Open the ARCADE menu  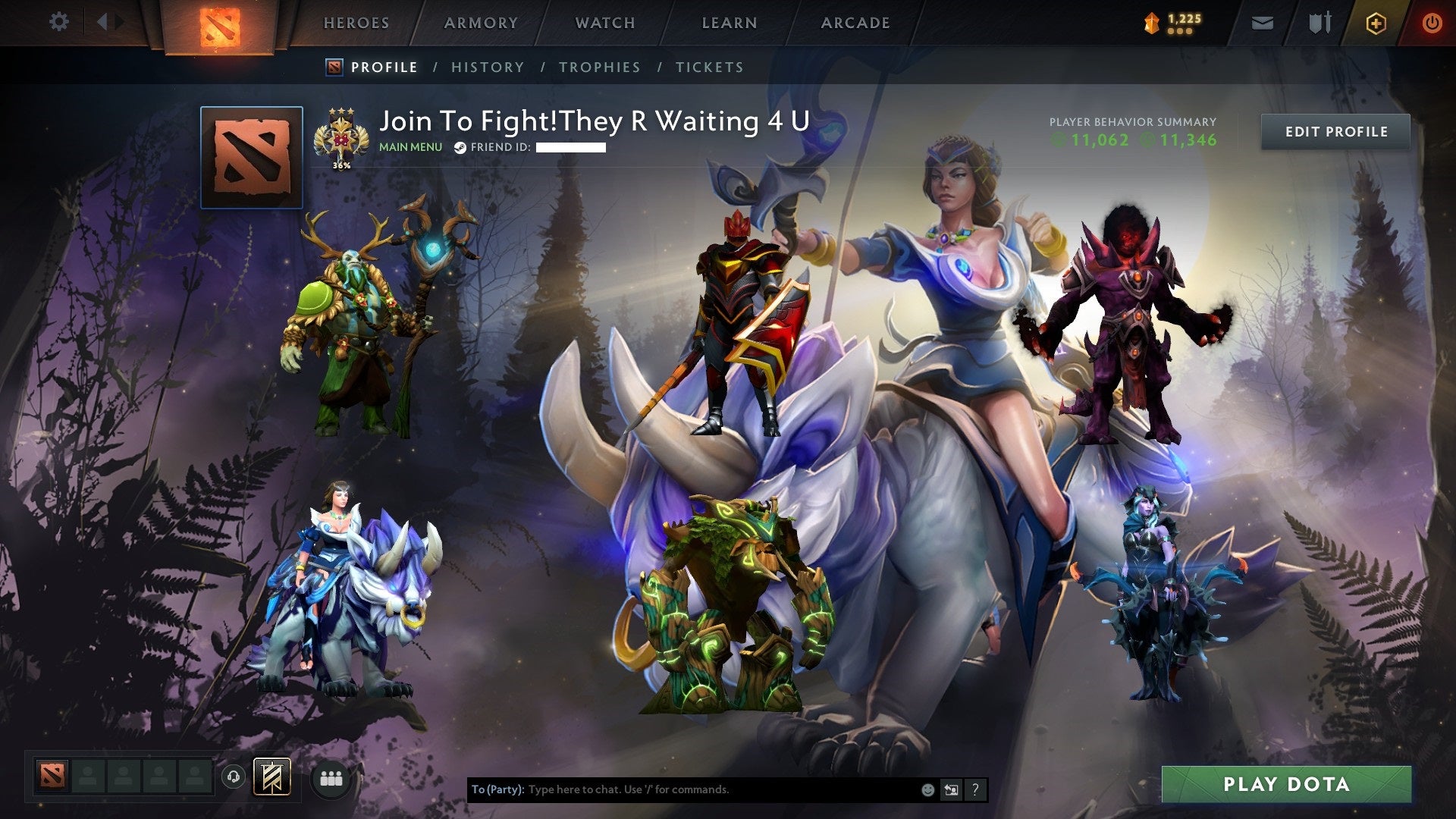[855, 23]
